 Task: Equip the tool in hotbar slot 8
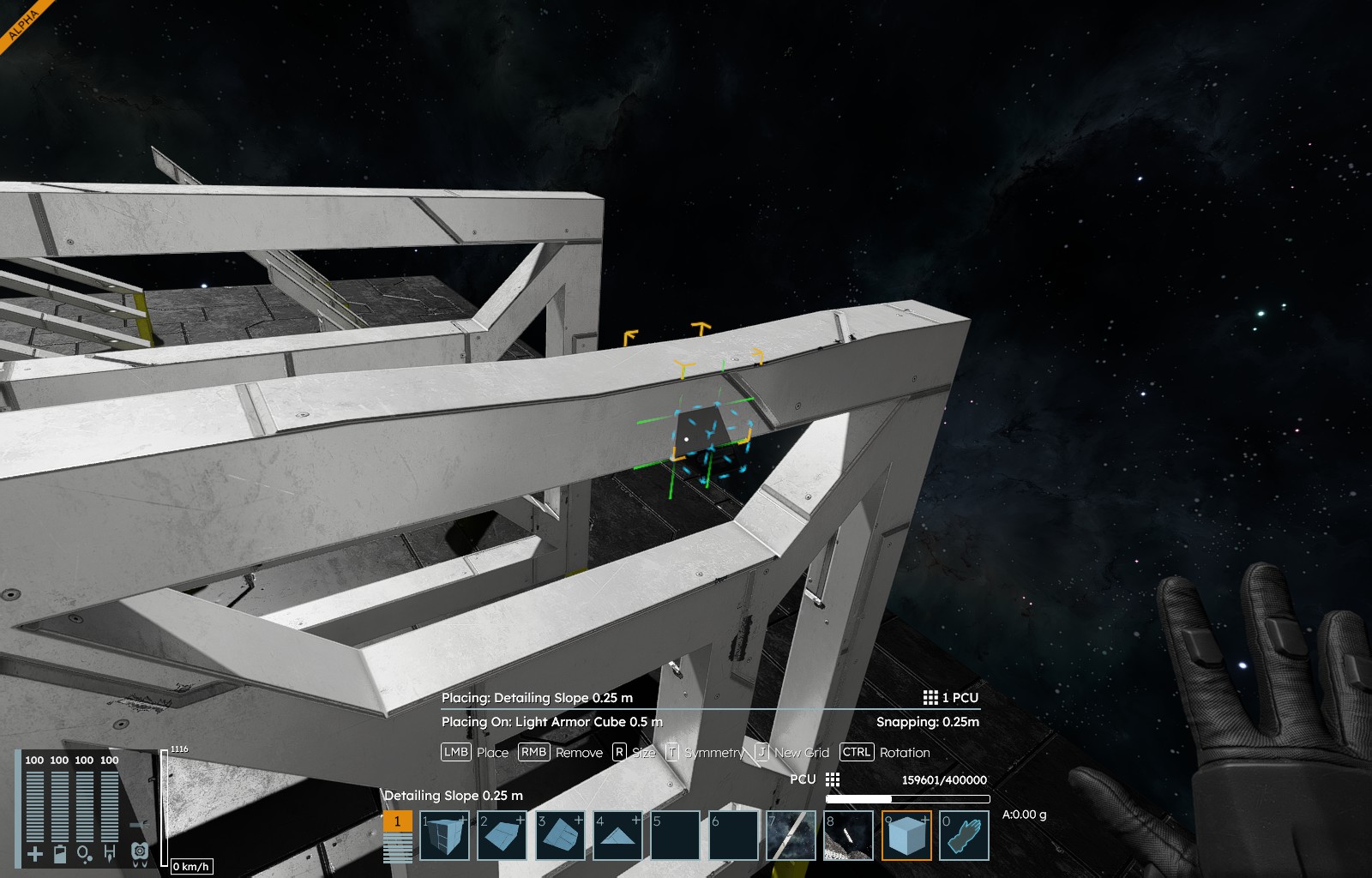coord(848,836)
